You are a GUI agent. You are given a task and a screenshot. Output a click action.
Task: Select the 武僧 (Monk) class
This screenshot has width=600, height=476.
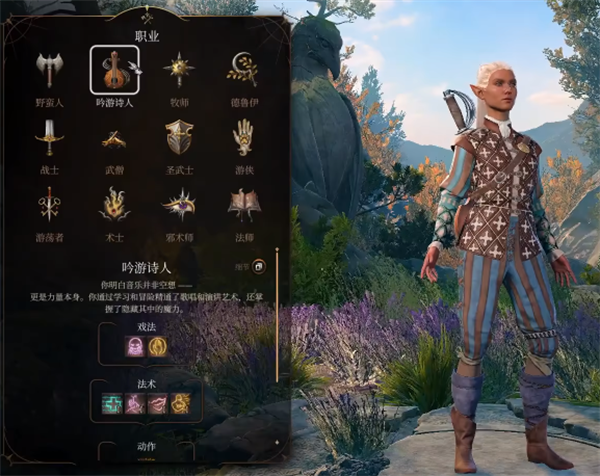(x=114, y=137)
